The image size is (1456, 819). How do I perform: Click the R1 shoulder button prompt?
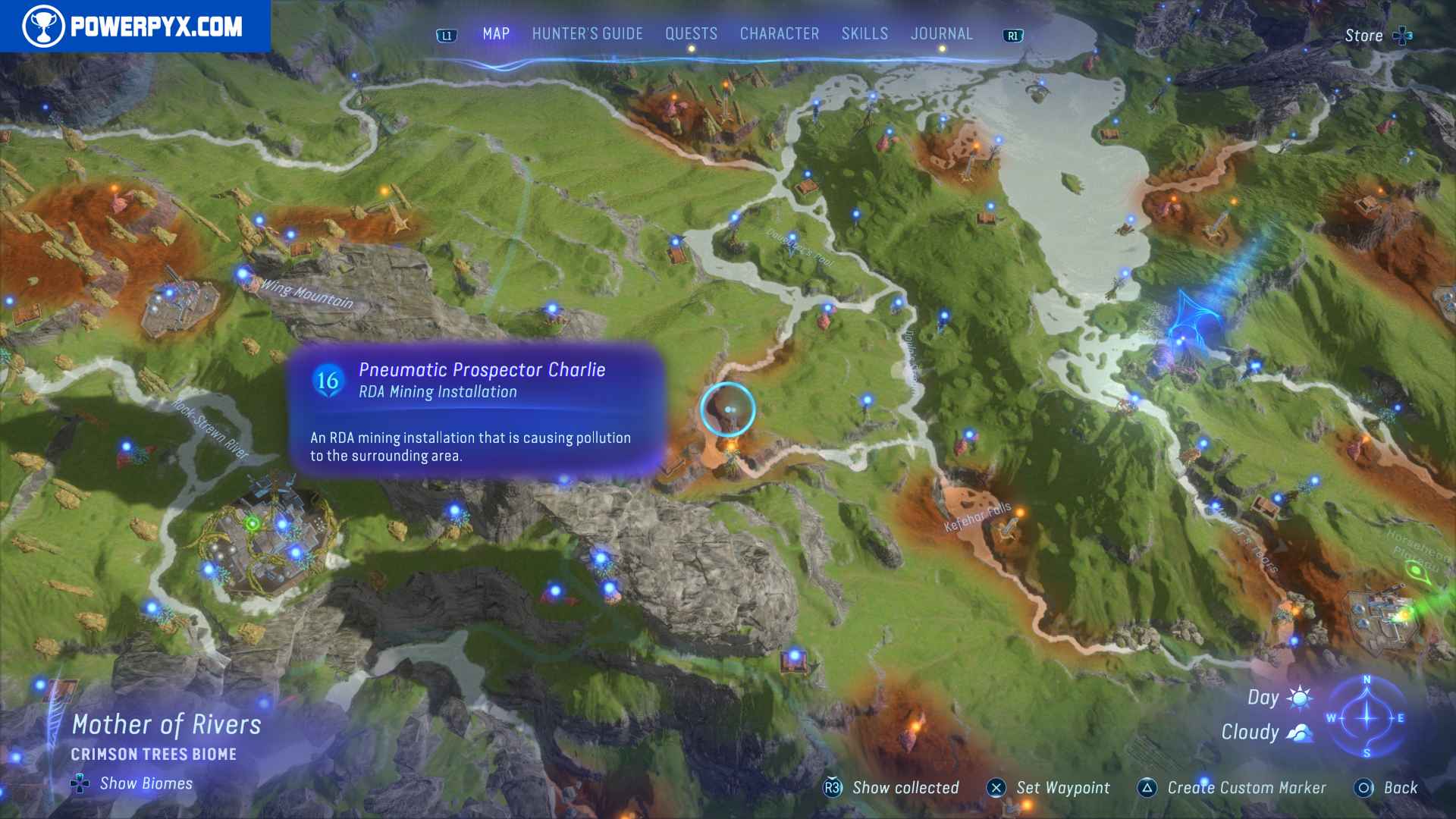coord(1015,33)
